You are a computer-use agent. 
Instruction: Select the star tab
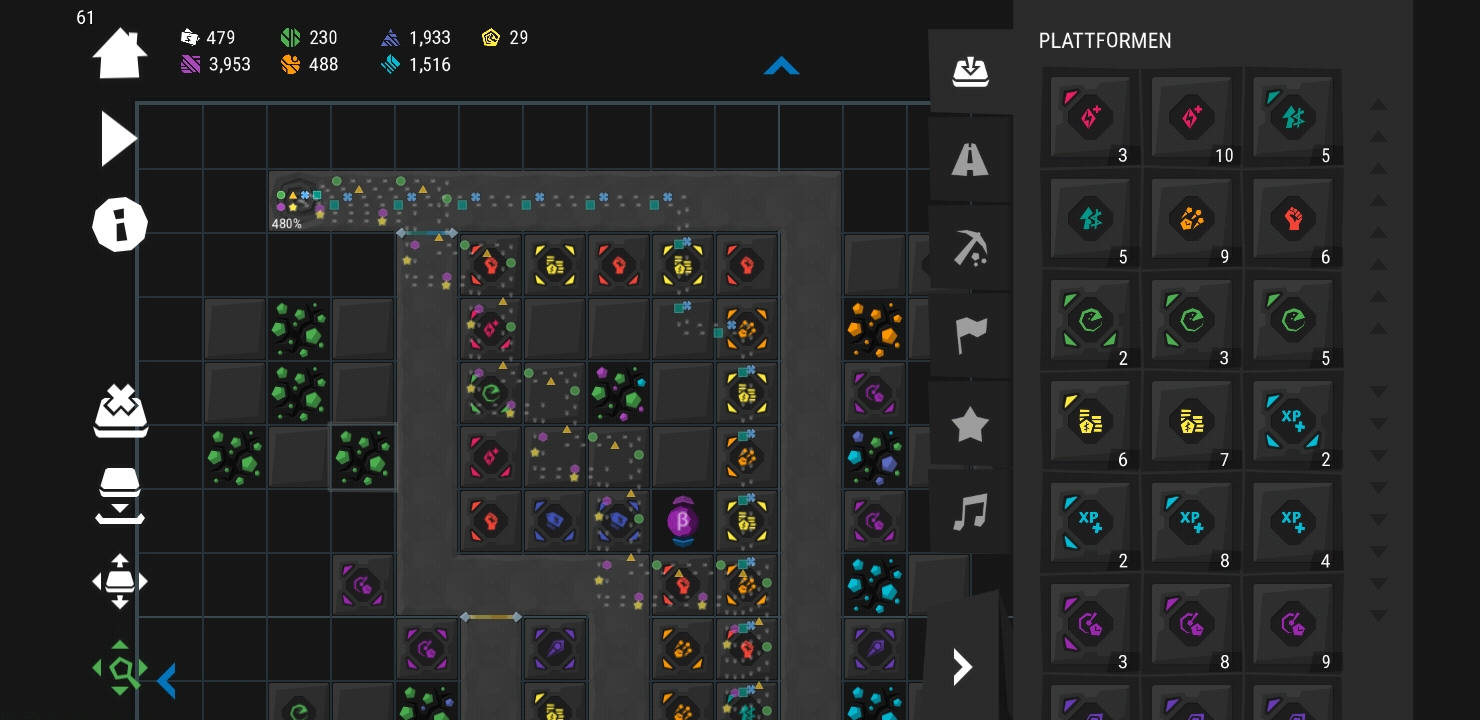point(970,424)
